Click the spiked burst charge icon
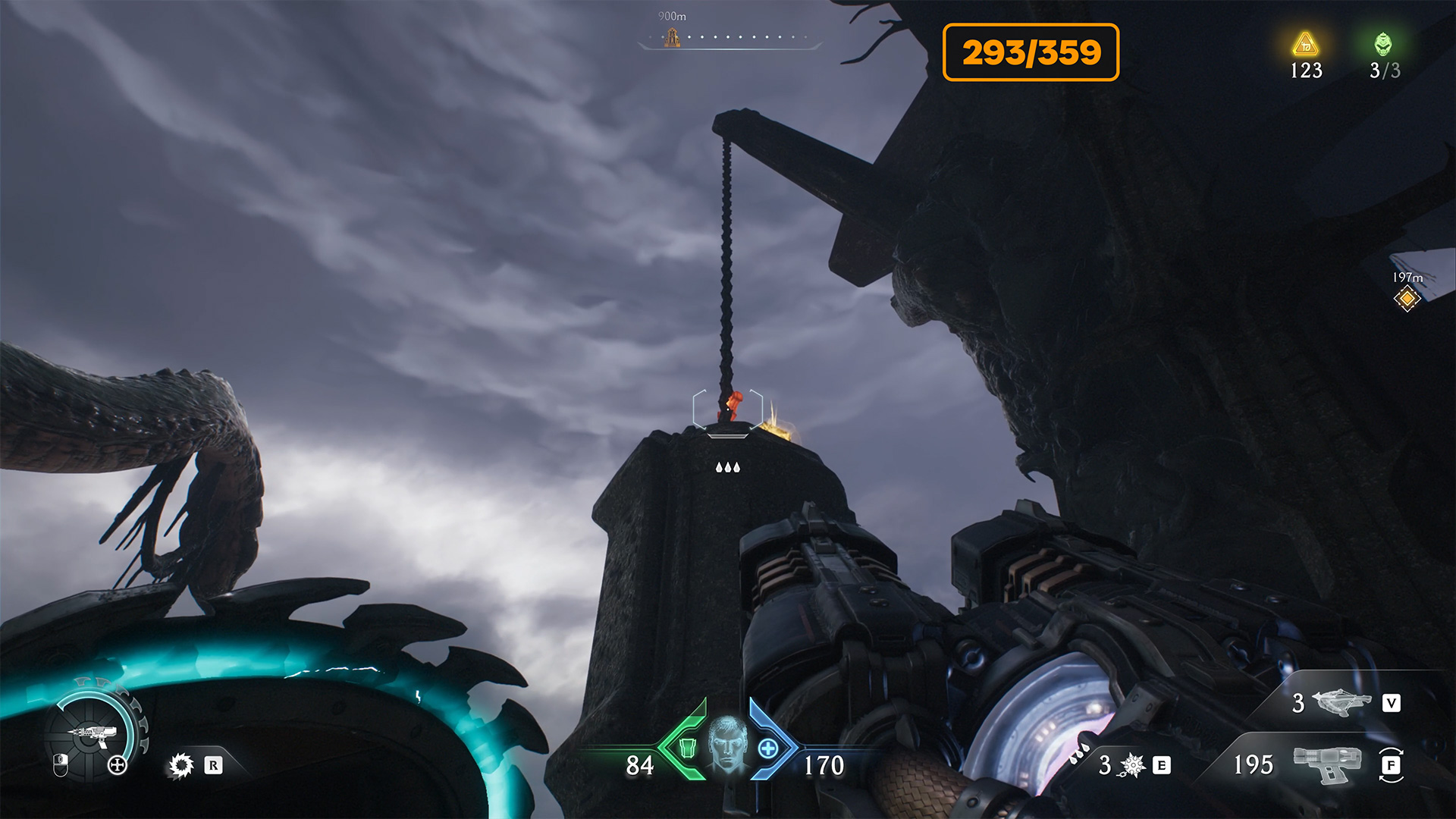The height and width of the screenshot is (819, 1456). tap(1132, 765)
